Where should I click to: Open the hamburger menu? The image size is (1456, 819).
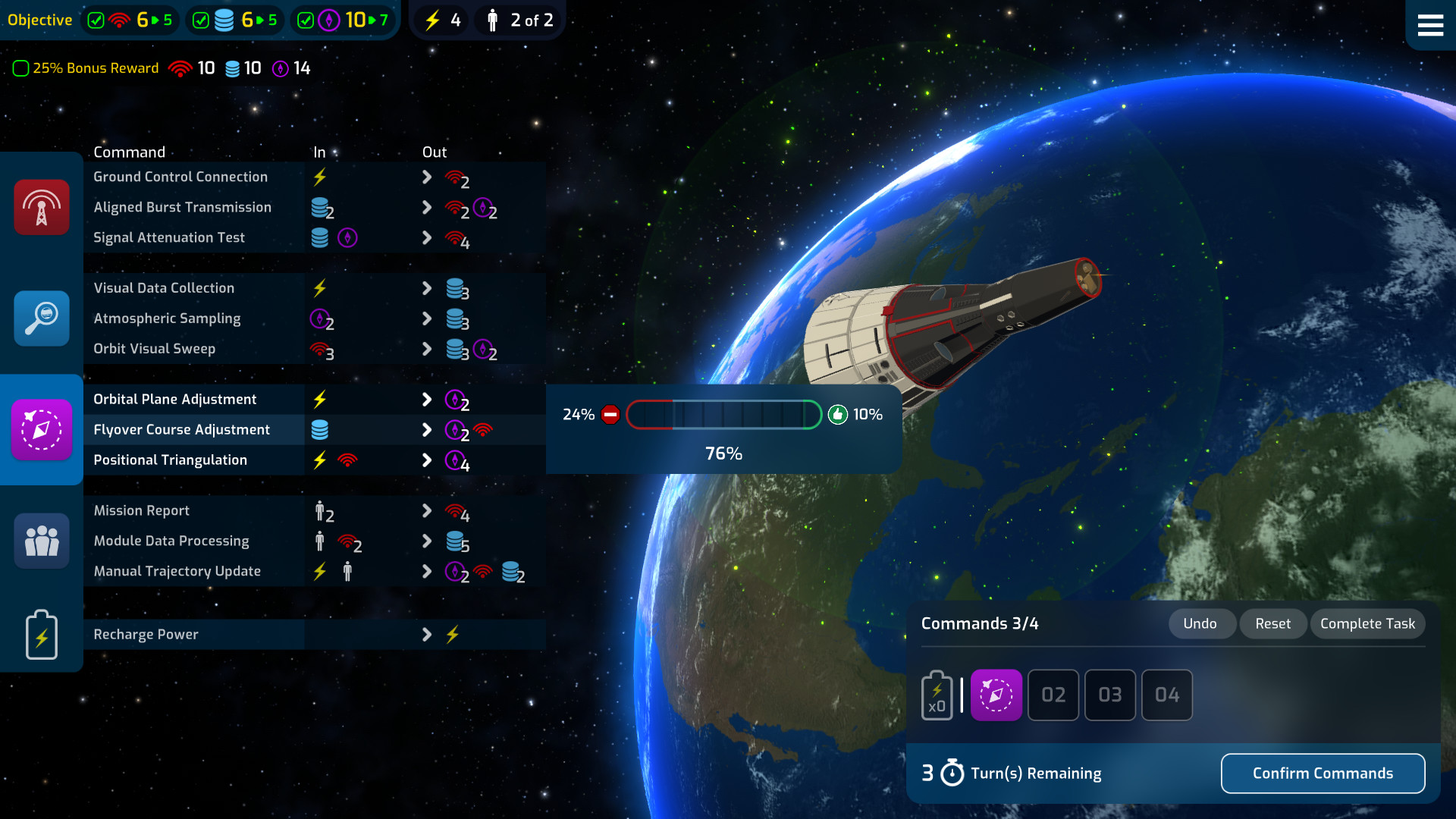point(1430,25)
